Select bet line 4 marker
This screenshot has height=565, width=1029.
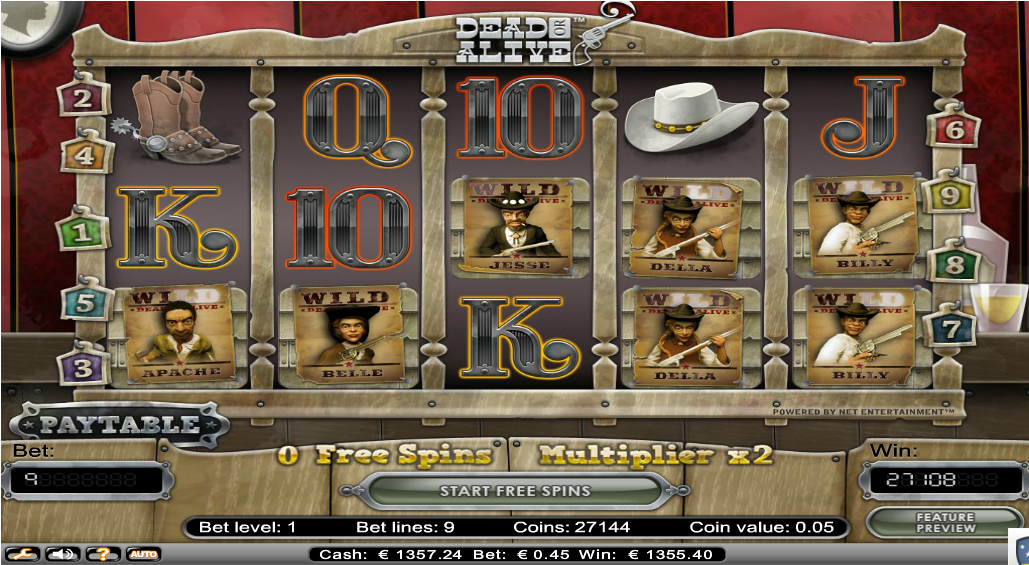(x=83, y=155)
